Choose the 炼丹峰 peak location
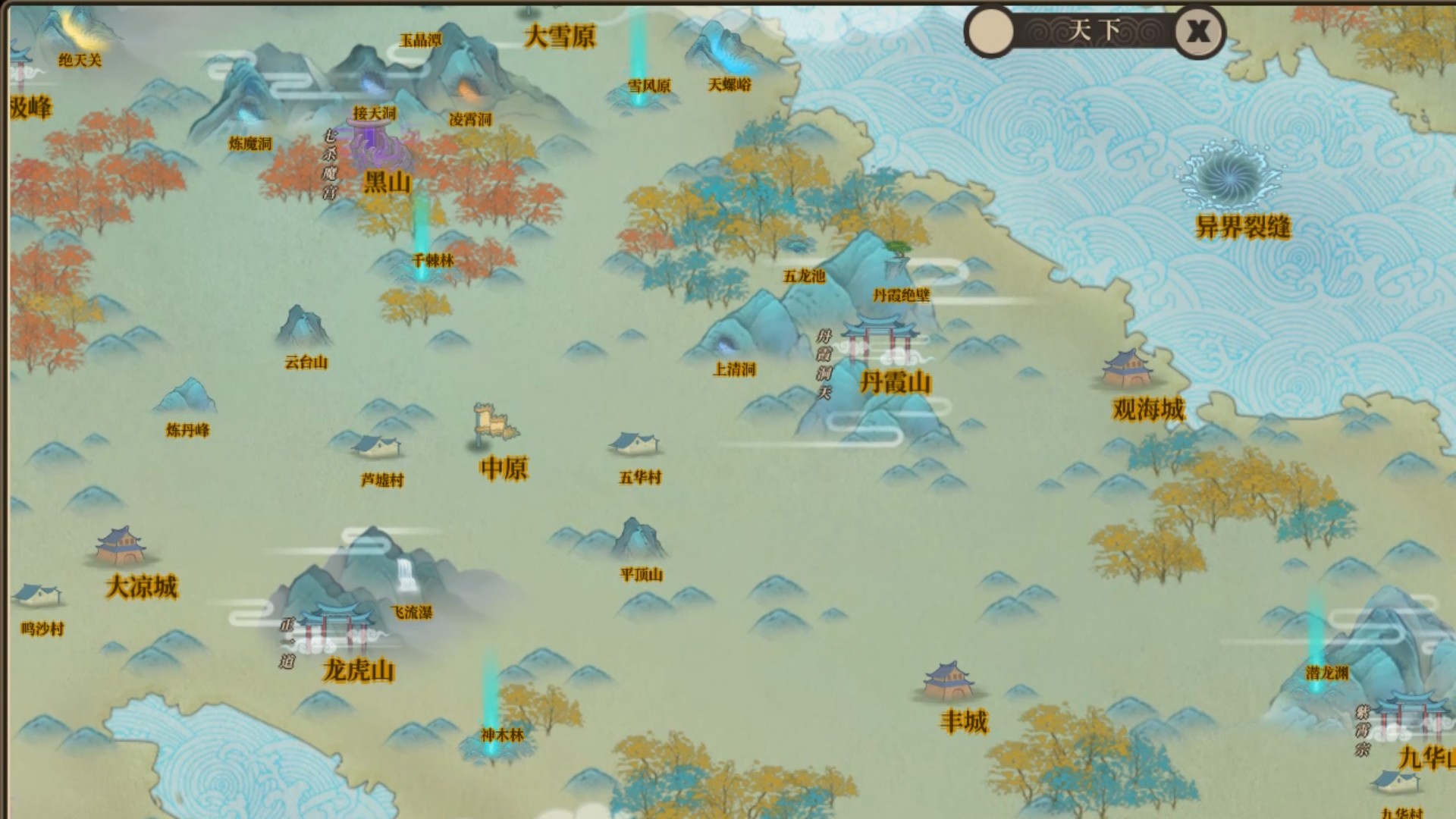 point(187,398)
